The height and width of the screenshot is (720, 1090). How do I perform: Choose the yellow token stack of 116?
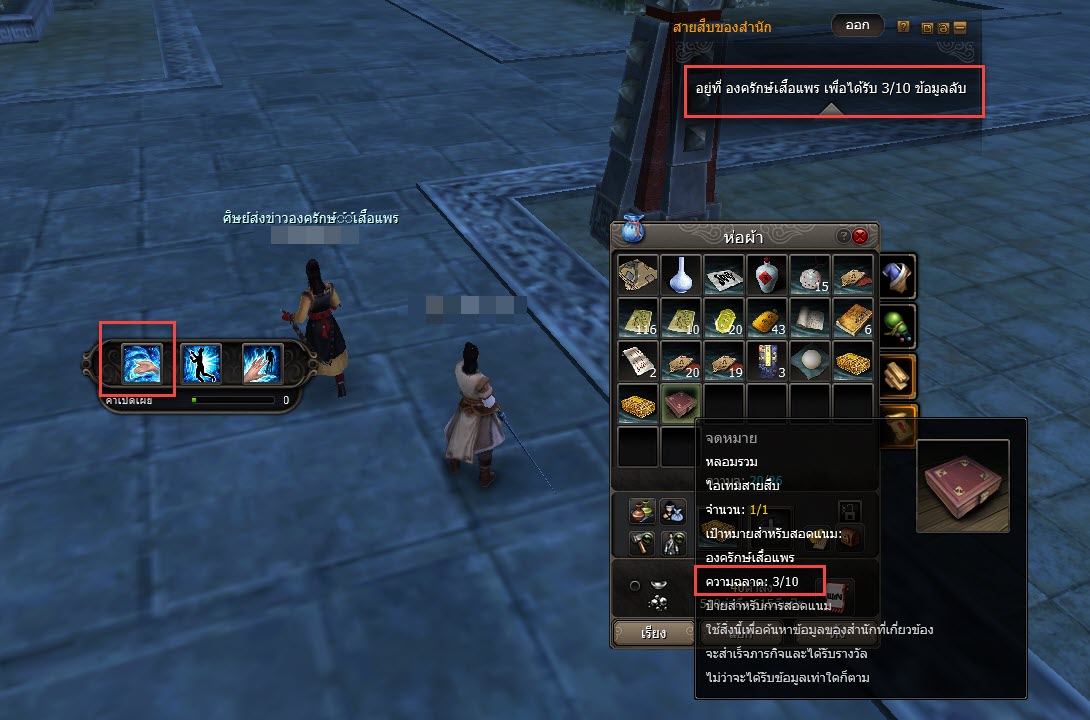[x=637, y=317]
